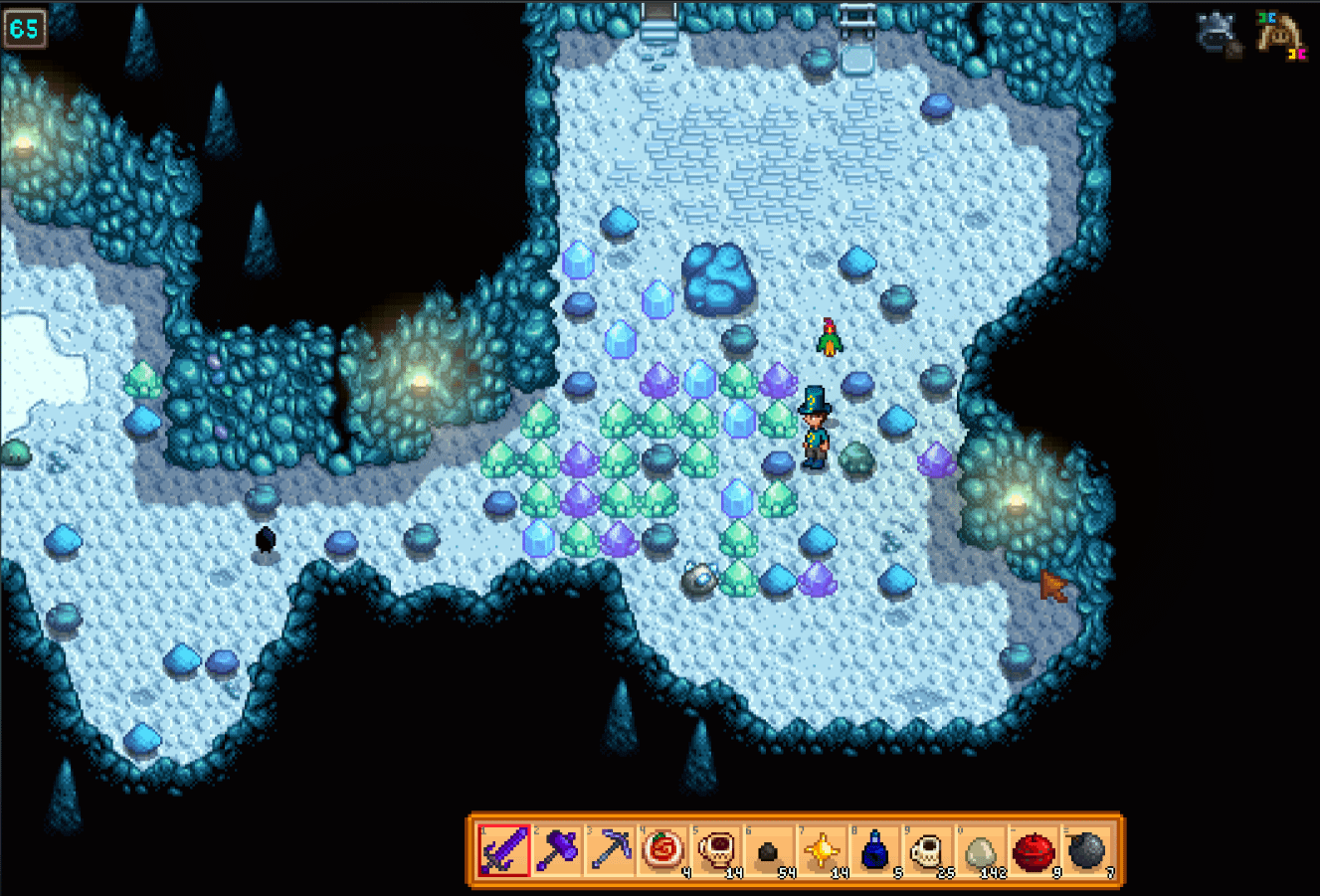Select the stone stack of 142
The image size is (1320, 896).
coord(981,851)
